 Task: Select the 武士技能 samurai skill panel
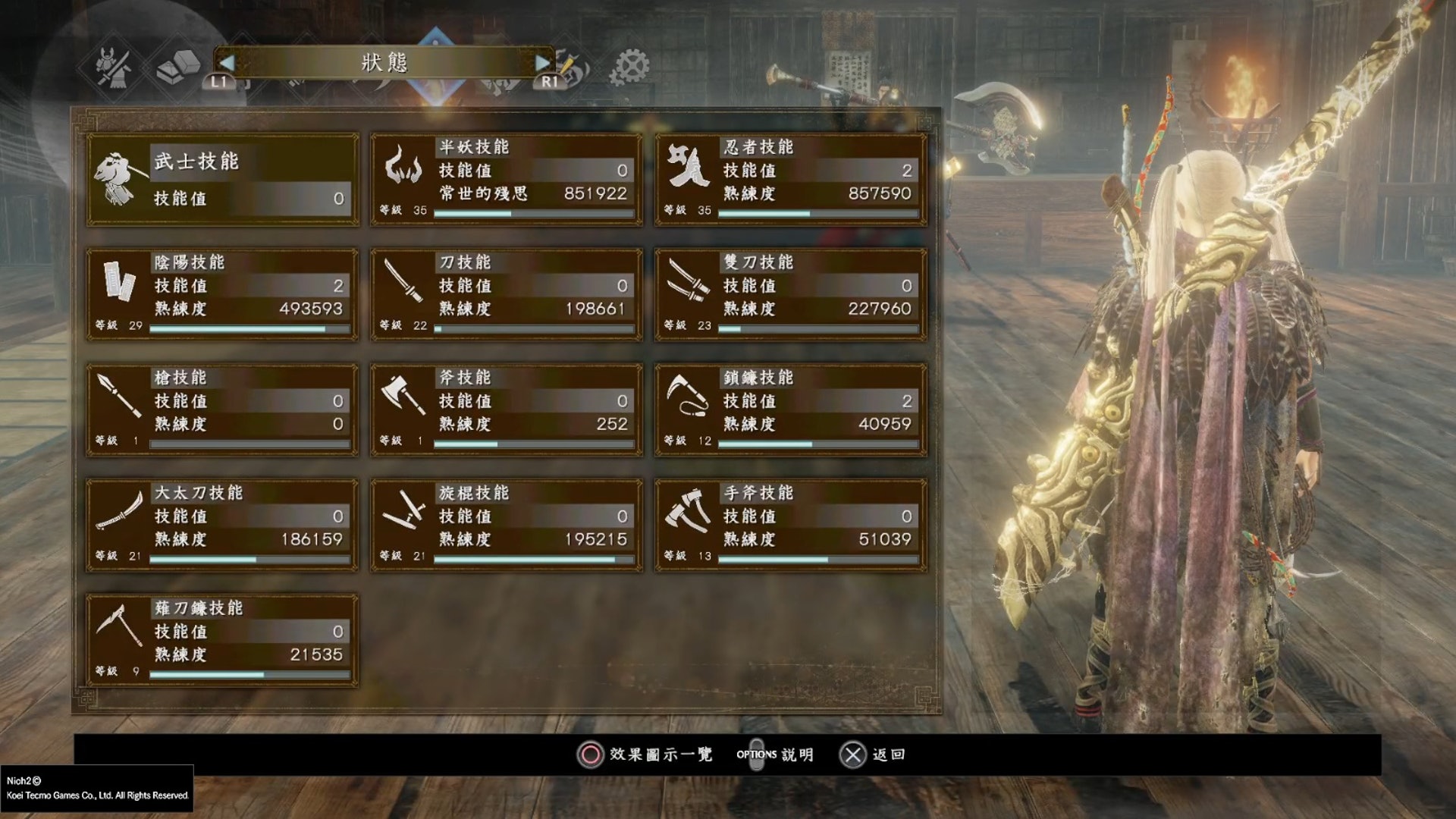pos(222,179)
